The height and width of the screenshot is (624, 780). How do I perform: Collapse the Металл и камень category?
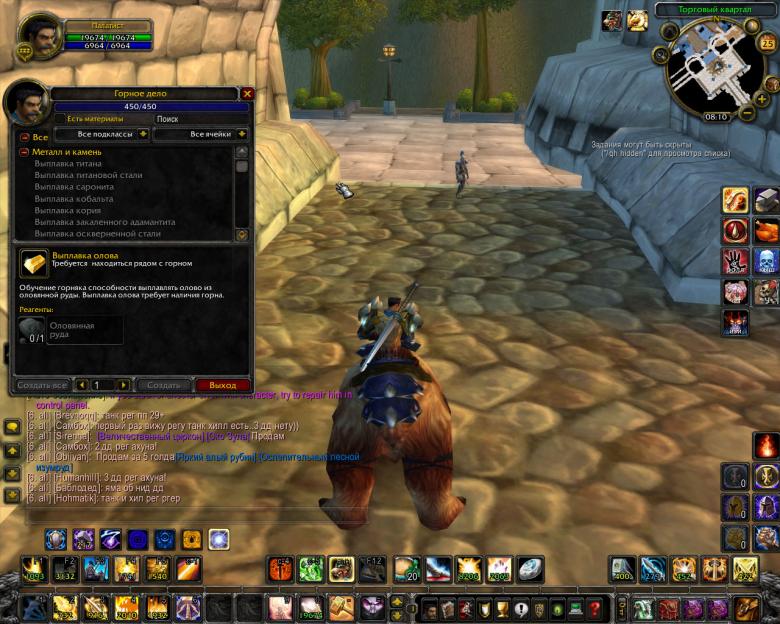point(24,152)
